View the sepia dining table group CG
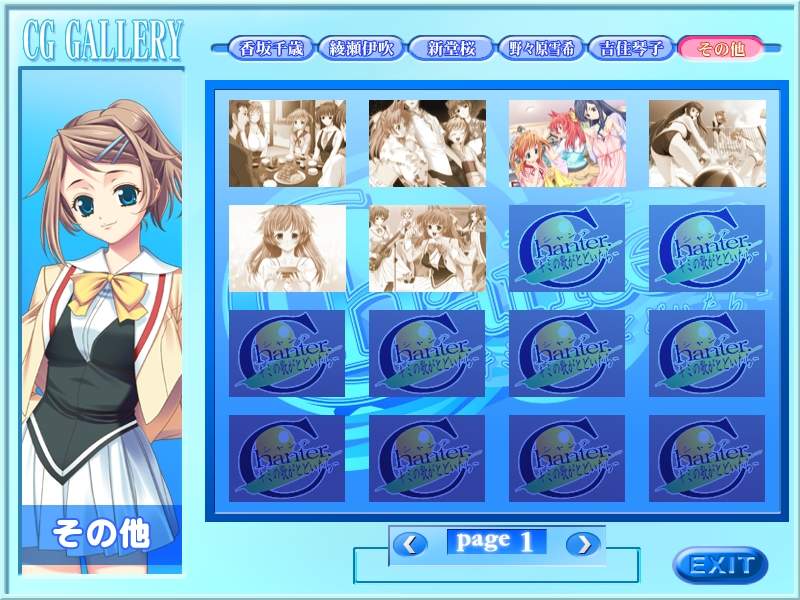The width and height of the screenshot is (800, 600). (287, 143)
